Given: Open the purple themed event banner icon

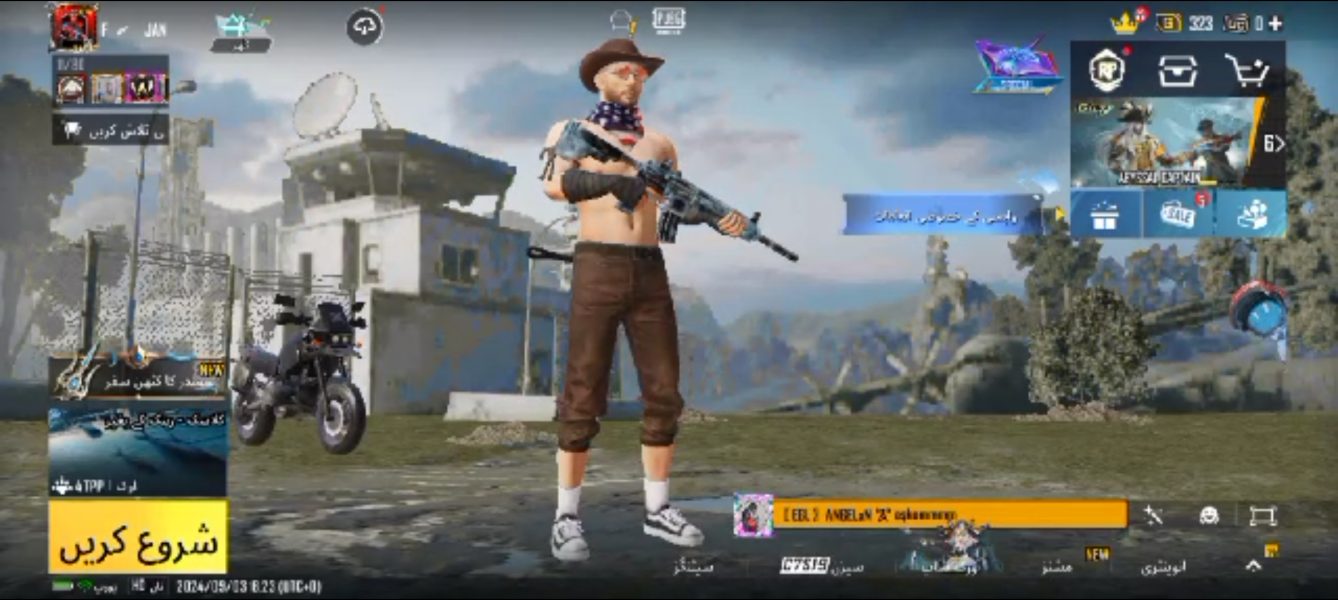Looking at the screenshot, I should [1017, 68].
